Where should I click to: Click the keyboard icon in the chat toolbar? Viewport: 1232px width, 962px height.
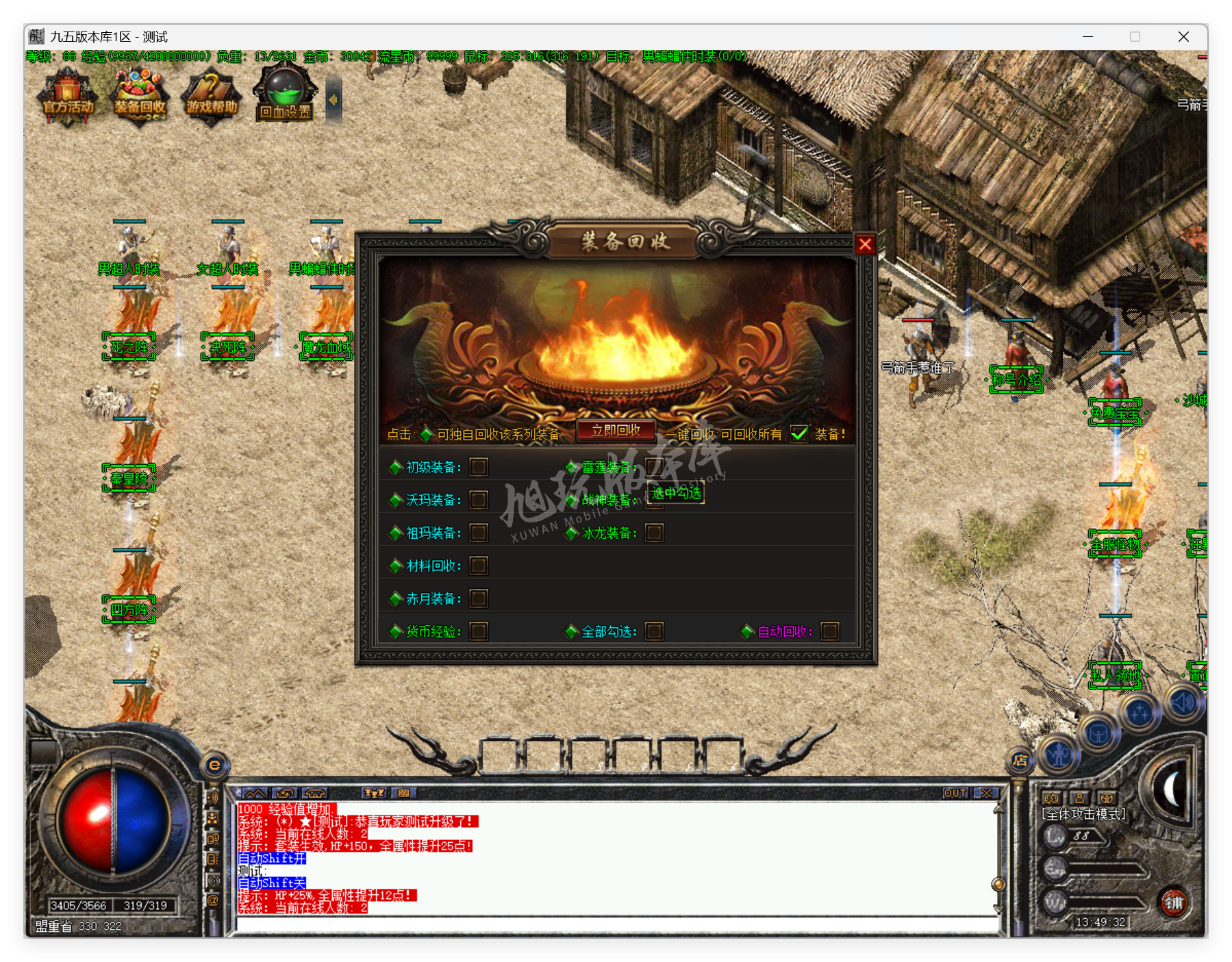(x=404, y=793)
